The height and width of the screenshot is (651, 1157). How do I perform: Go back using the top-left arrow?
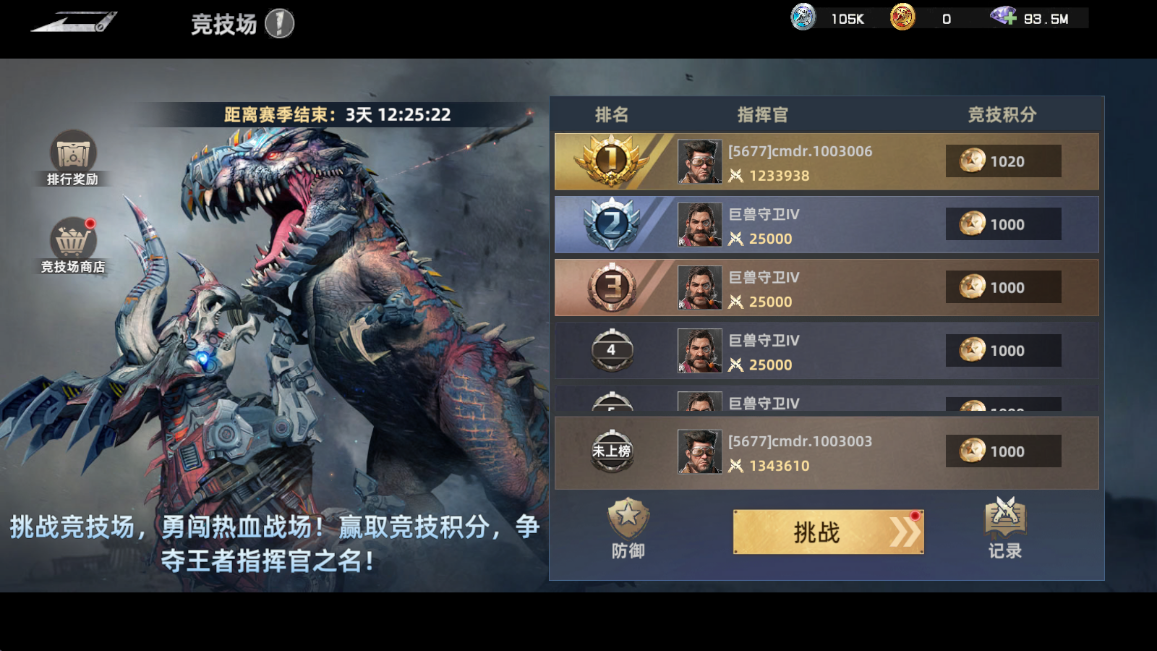pyautogui.click(x=73, y=22)
